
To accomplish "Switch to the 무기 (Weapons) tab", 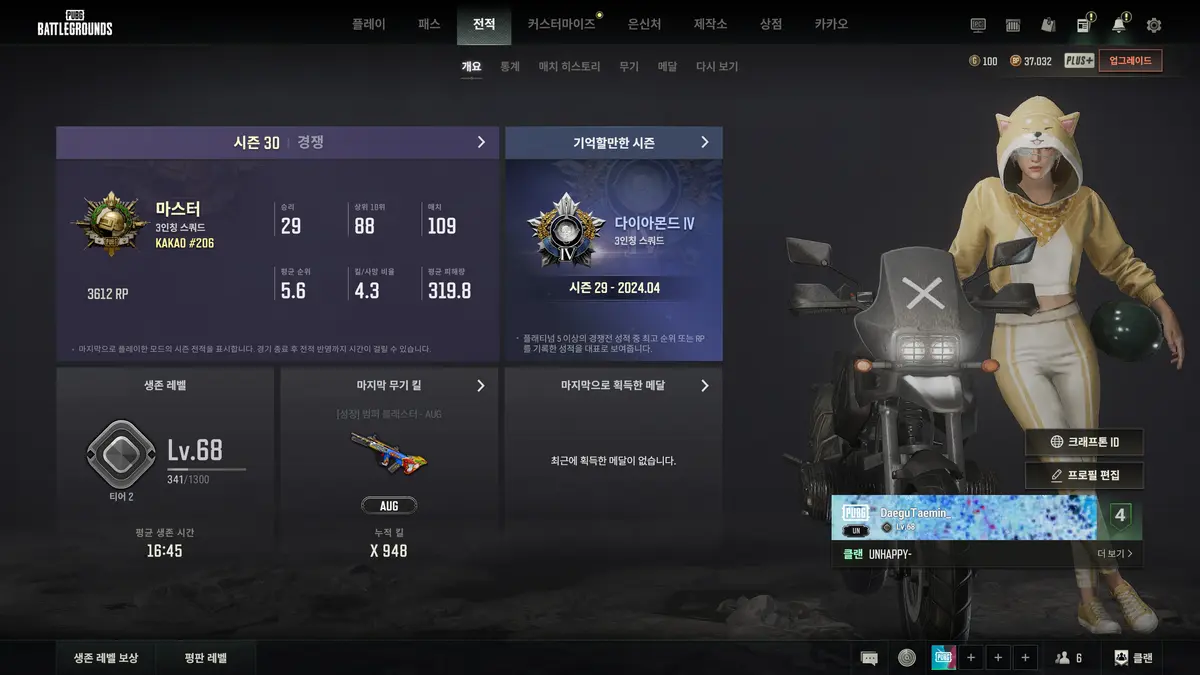I will (x=629, y=66).
